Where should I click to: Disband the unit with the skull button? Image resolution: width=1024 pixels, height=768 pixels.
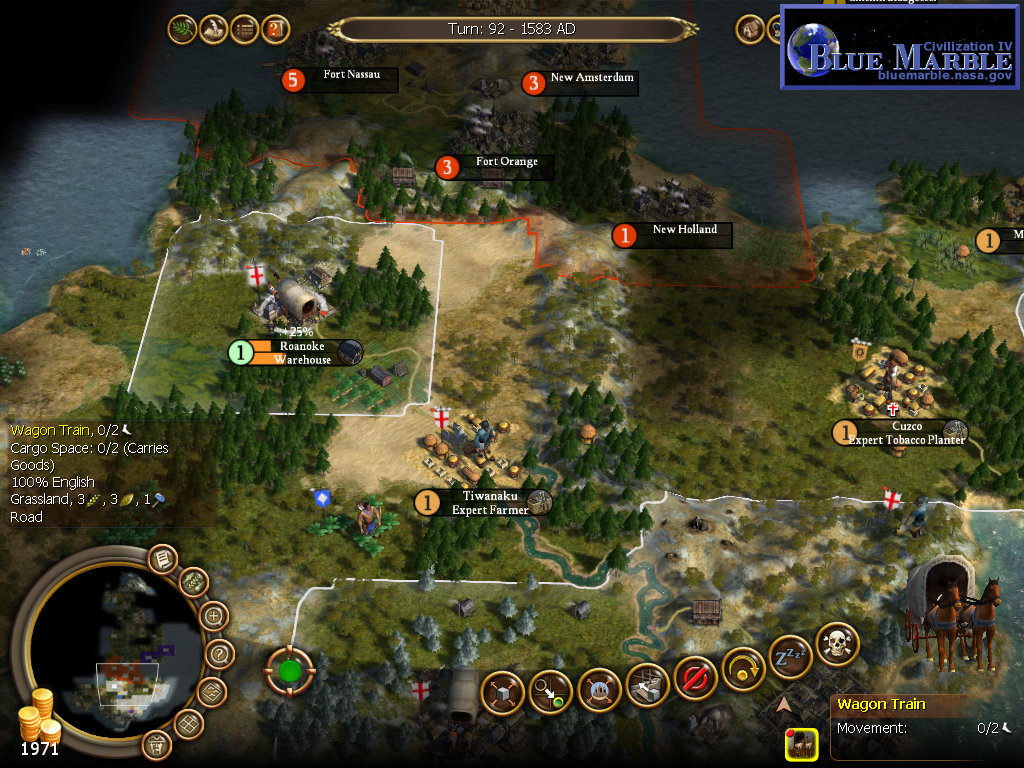pos(837,643)
